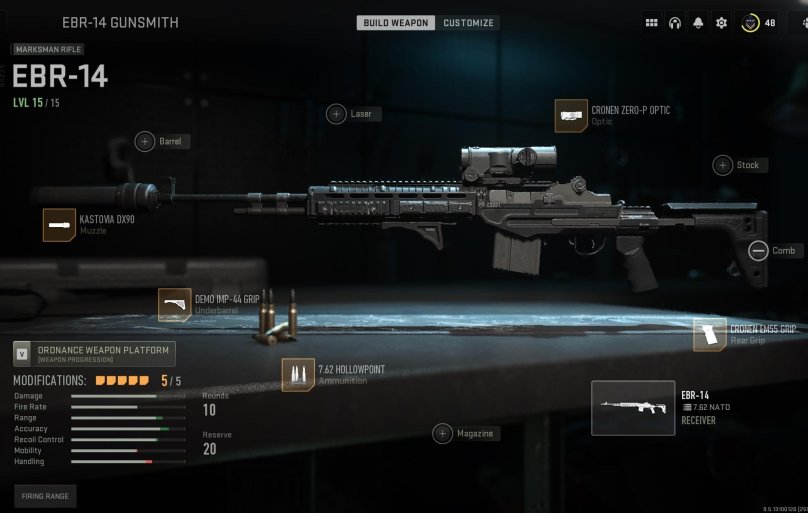
Task: Switch to the Build Weapon tab
Action: coord(396,23)
